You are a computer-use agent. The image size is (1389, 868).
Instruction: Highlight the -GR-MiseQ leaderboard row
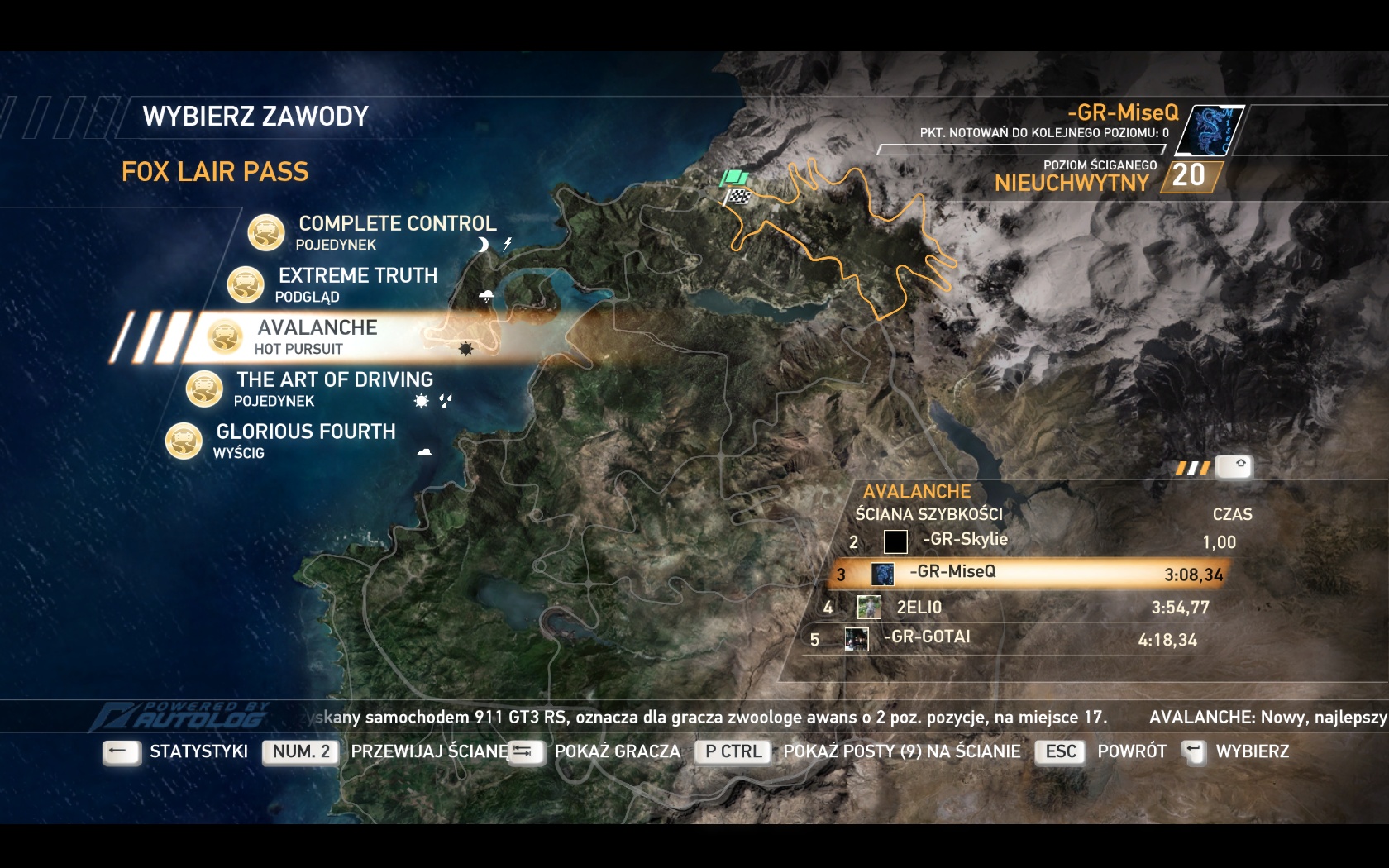point(952,573)
